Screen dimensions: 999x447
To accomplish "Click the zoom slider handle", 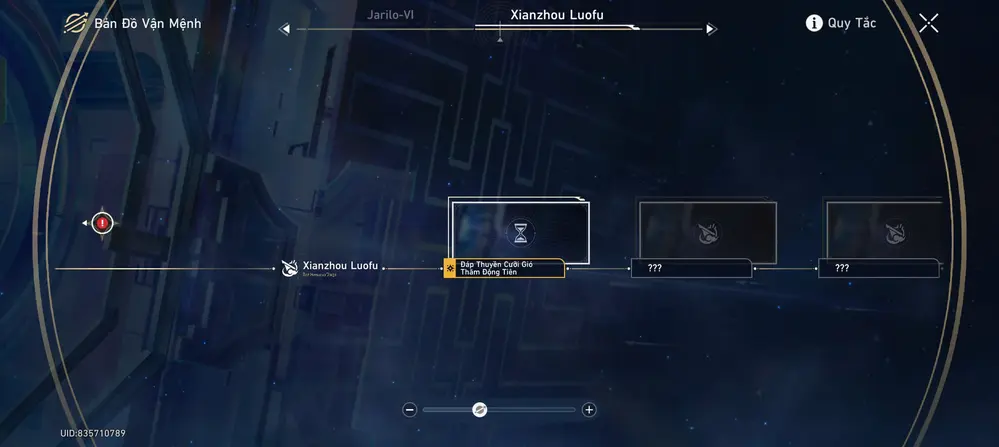I will pos(479,409).
